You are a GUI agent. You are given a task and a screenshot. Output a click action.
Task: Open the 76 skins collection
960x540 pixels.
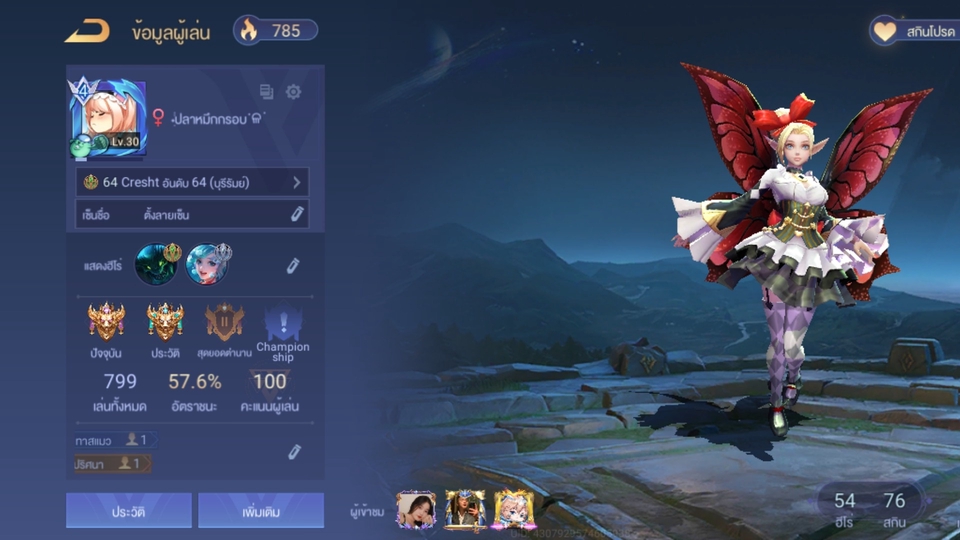[x=894, y=508]
